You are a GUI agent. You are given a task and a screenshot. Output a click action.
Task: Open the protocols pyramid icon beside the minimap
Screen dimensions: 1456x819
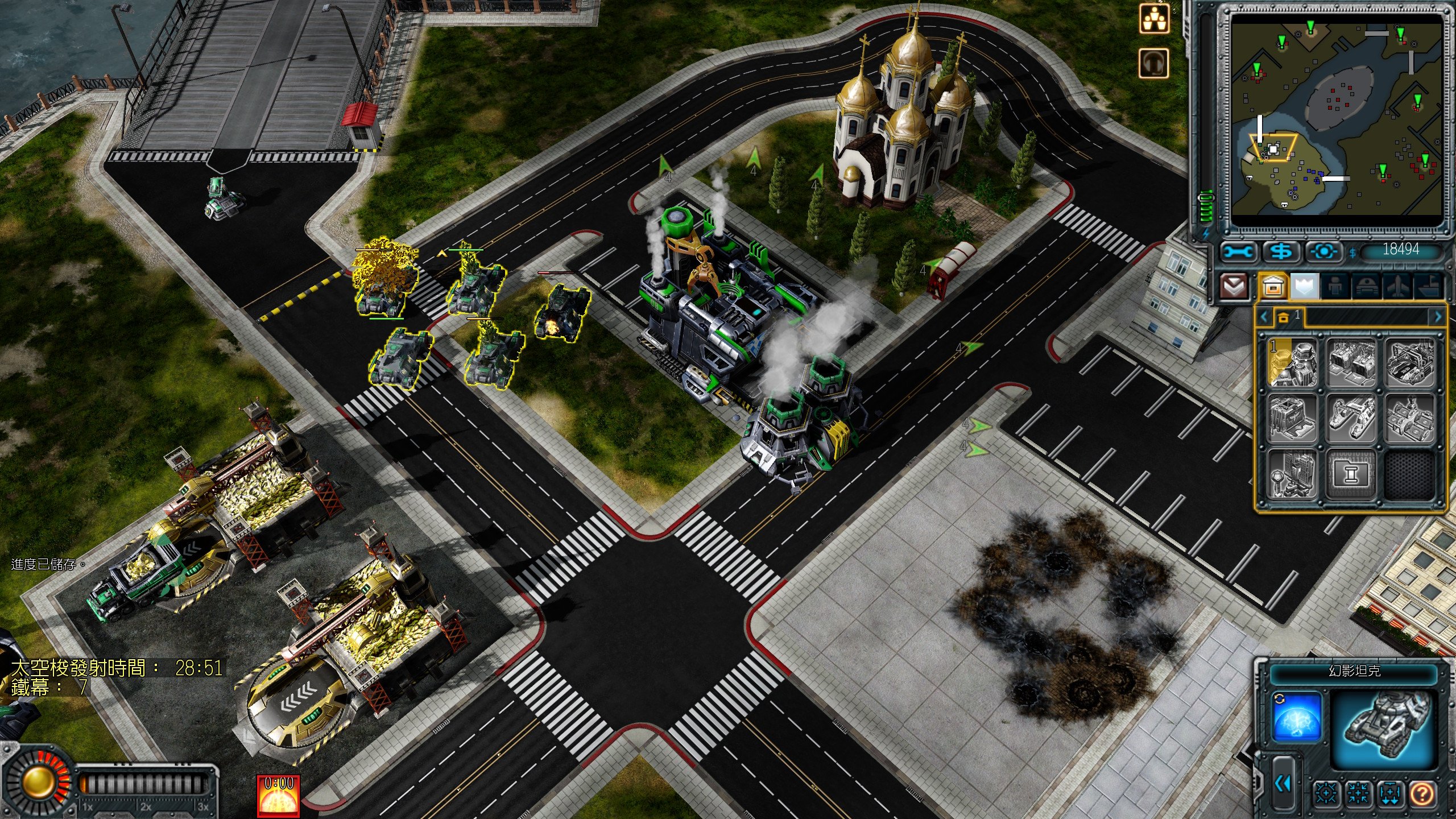tap(1155, 19)
